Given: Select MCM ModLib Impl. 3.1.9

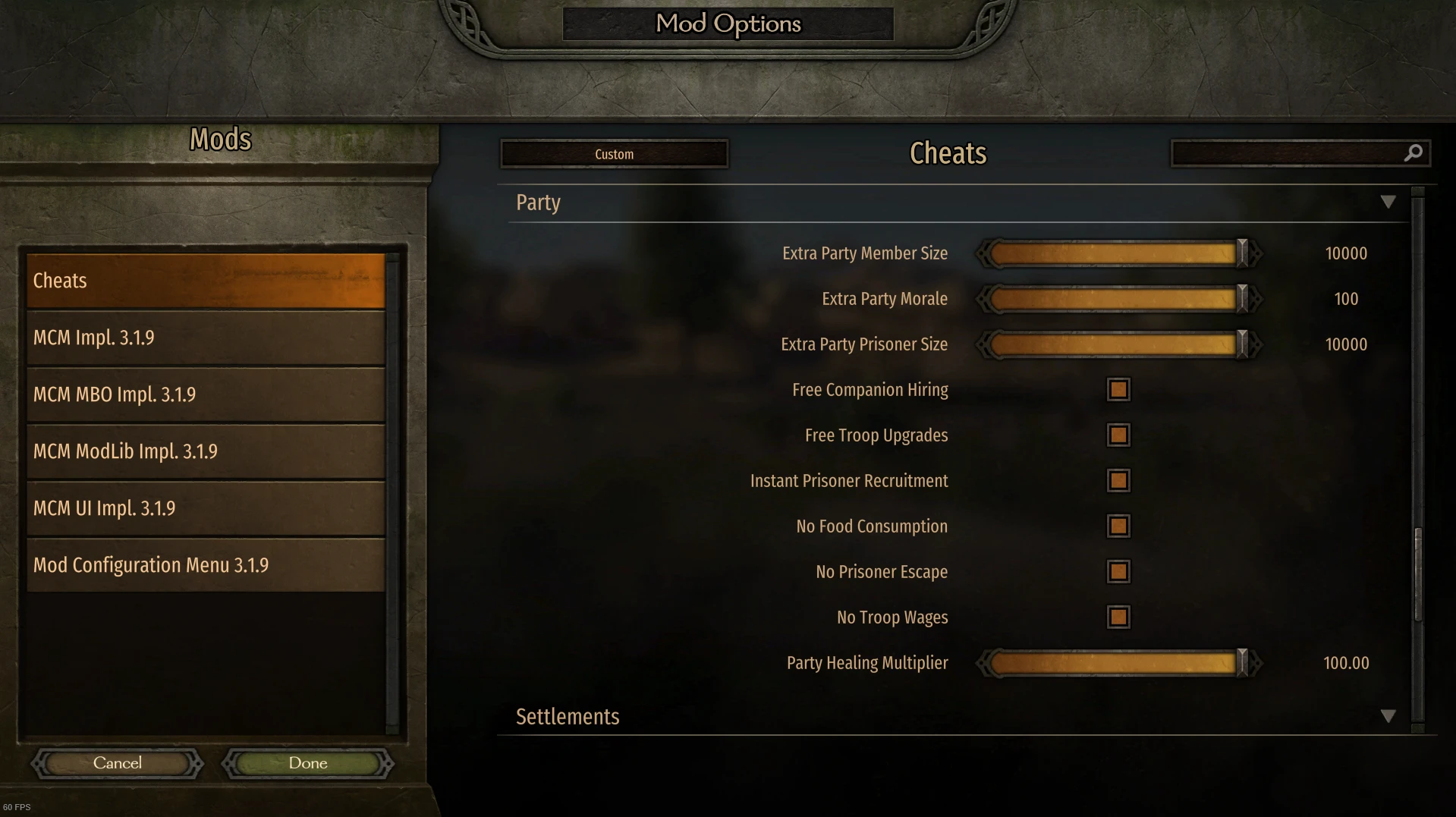Looking at the screenshot, I should 205,451.
